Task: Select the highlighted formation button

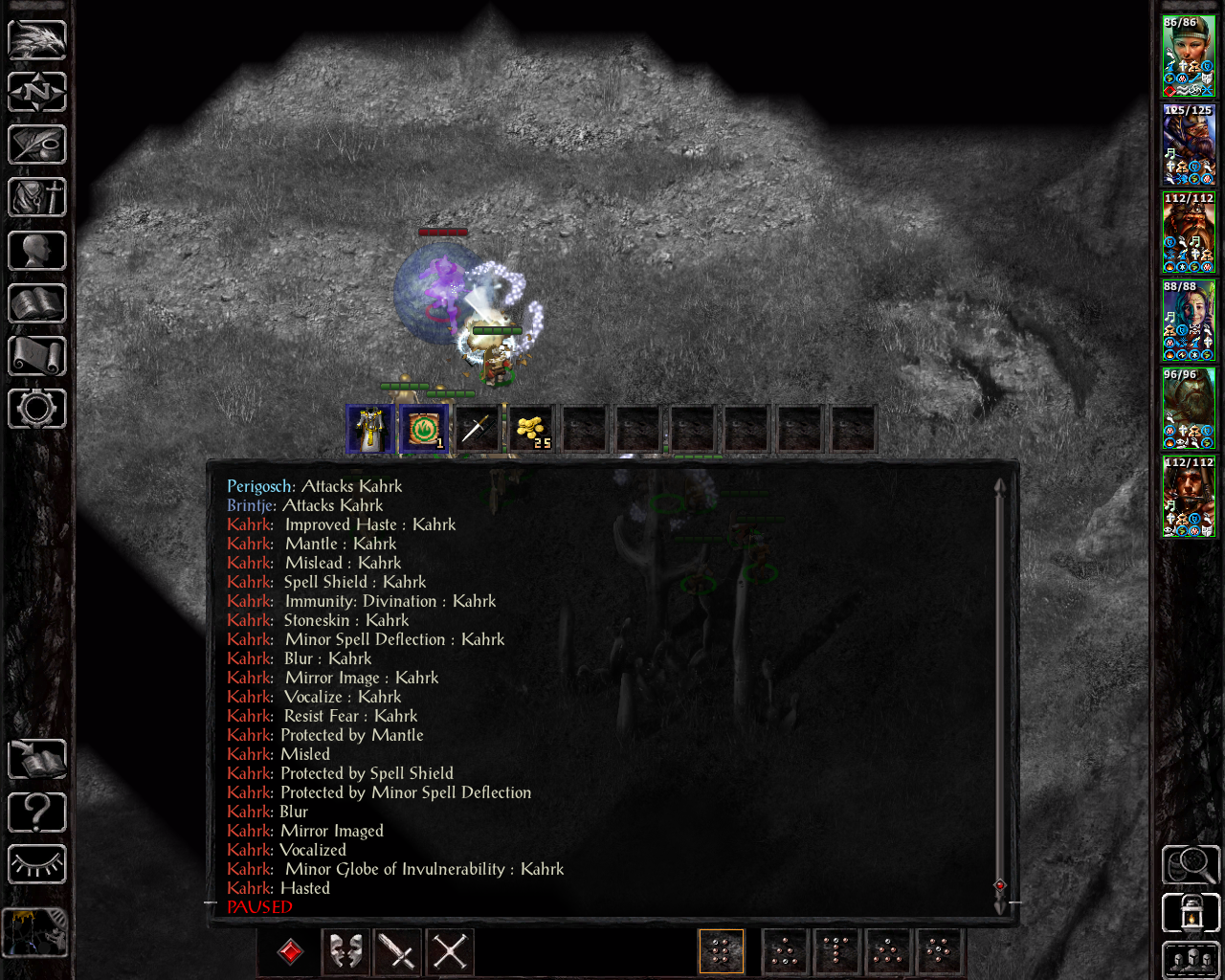Action: pos(722,951)
